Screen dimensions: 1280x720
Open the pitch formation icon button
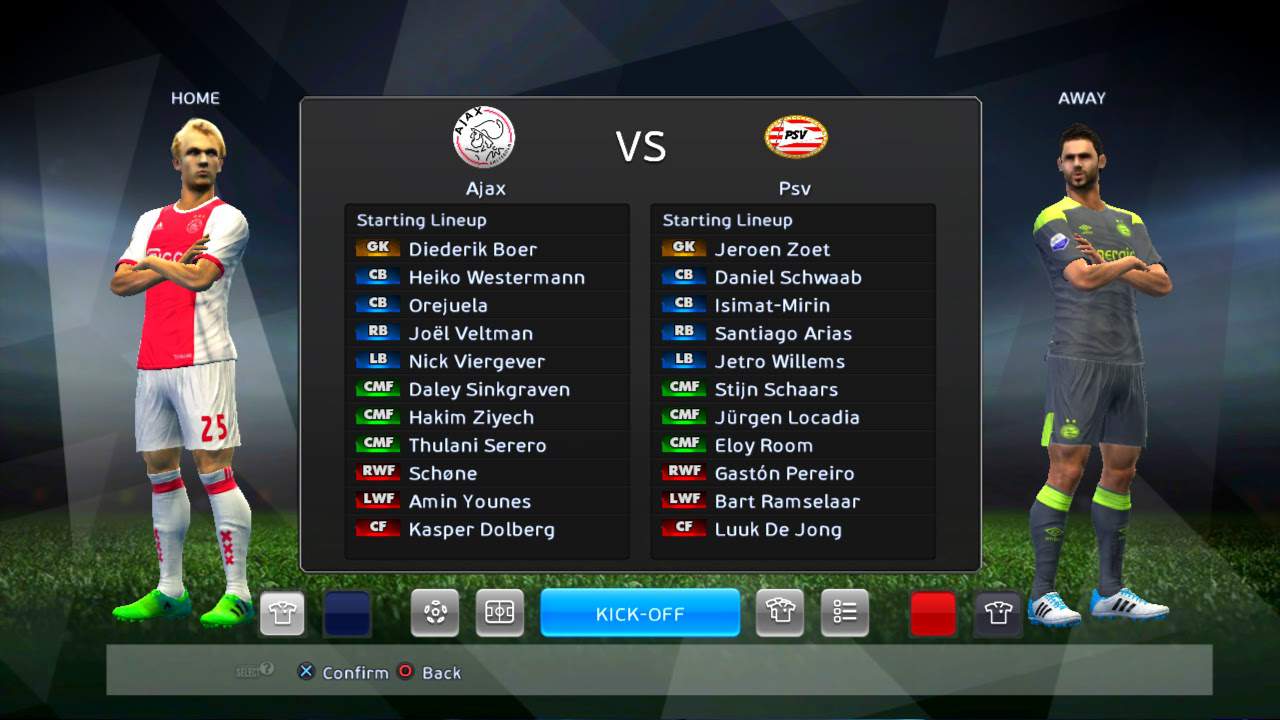[499, 613]
